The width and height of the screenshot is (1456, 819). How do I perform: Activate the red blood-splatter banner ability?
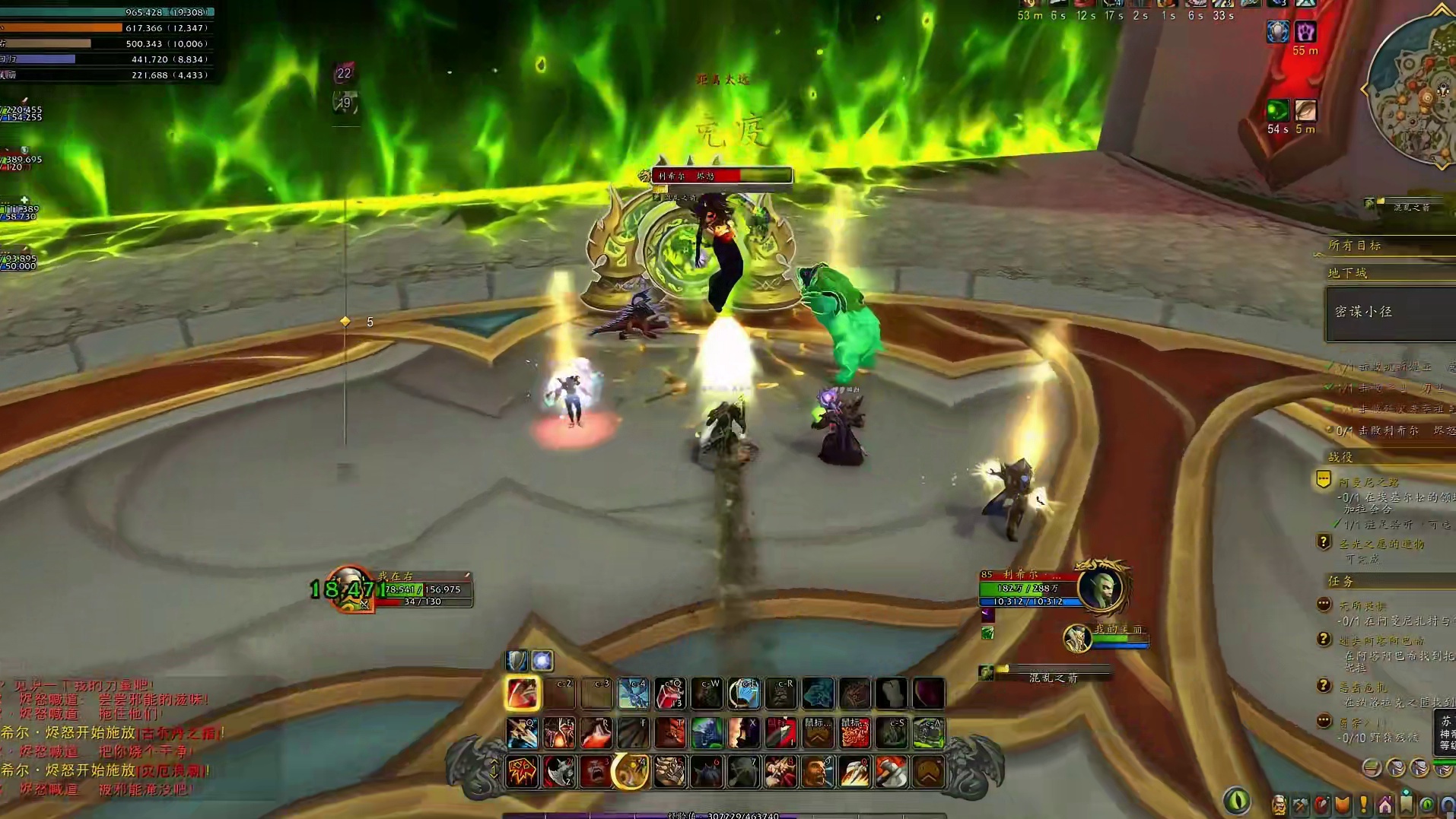coord(523,773)
